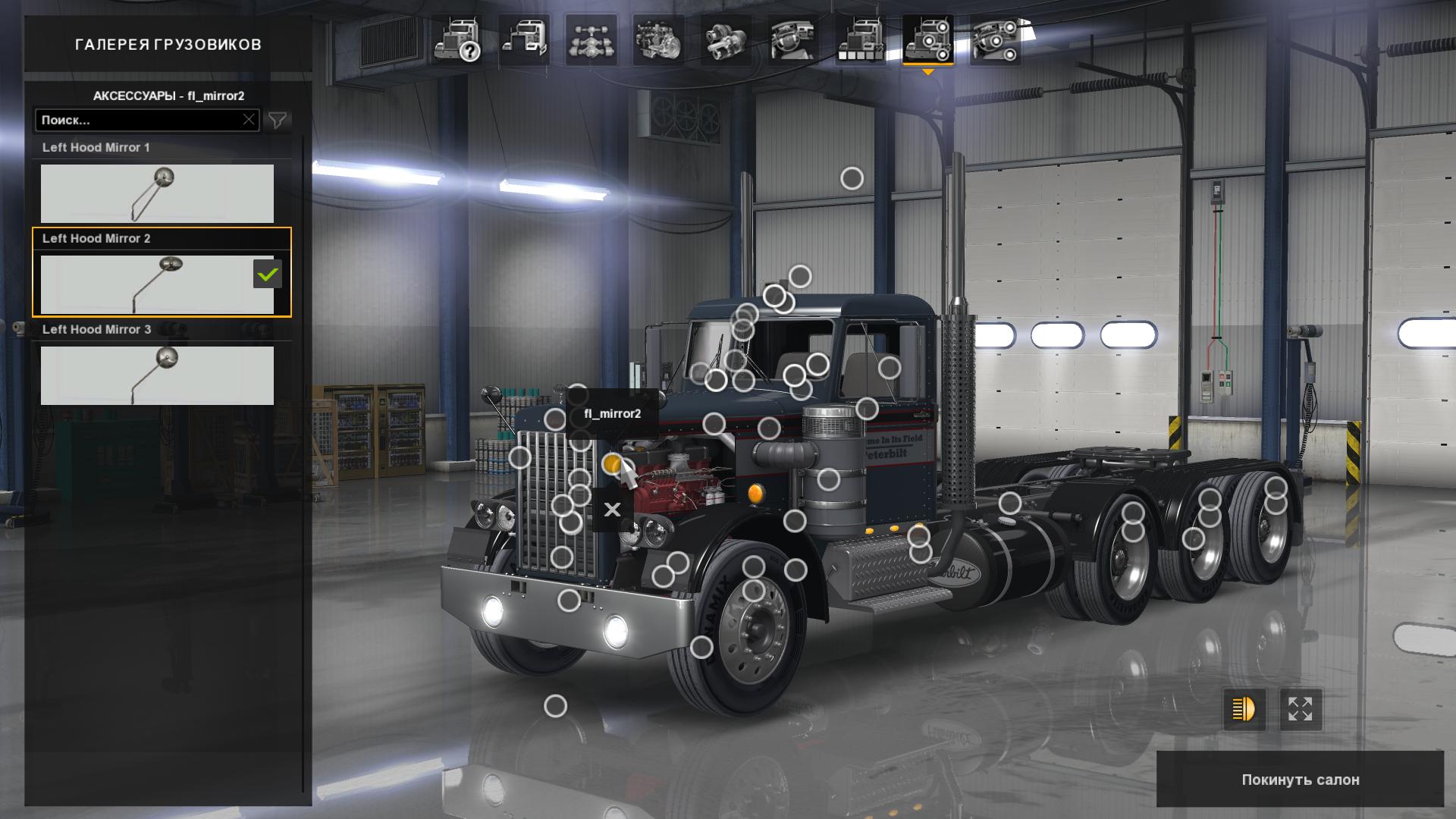1456x819 pixels.
Task: Open the truck info tab with question mark
Action: [x=457, y=40]
